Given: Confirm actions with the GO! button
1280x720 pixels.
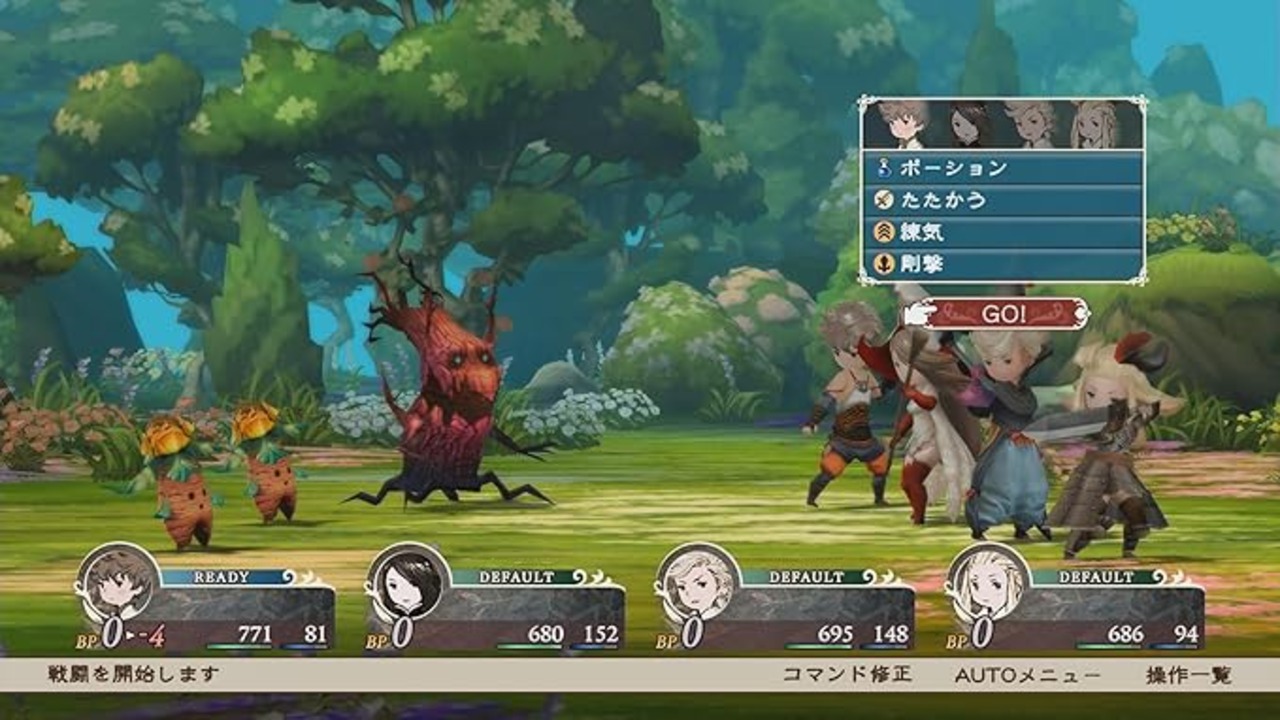Looking at the screenshot, I should click(1002, 313).
